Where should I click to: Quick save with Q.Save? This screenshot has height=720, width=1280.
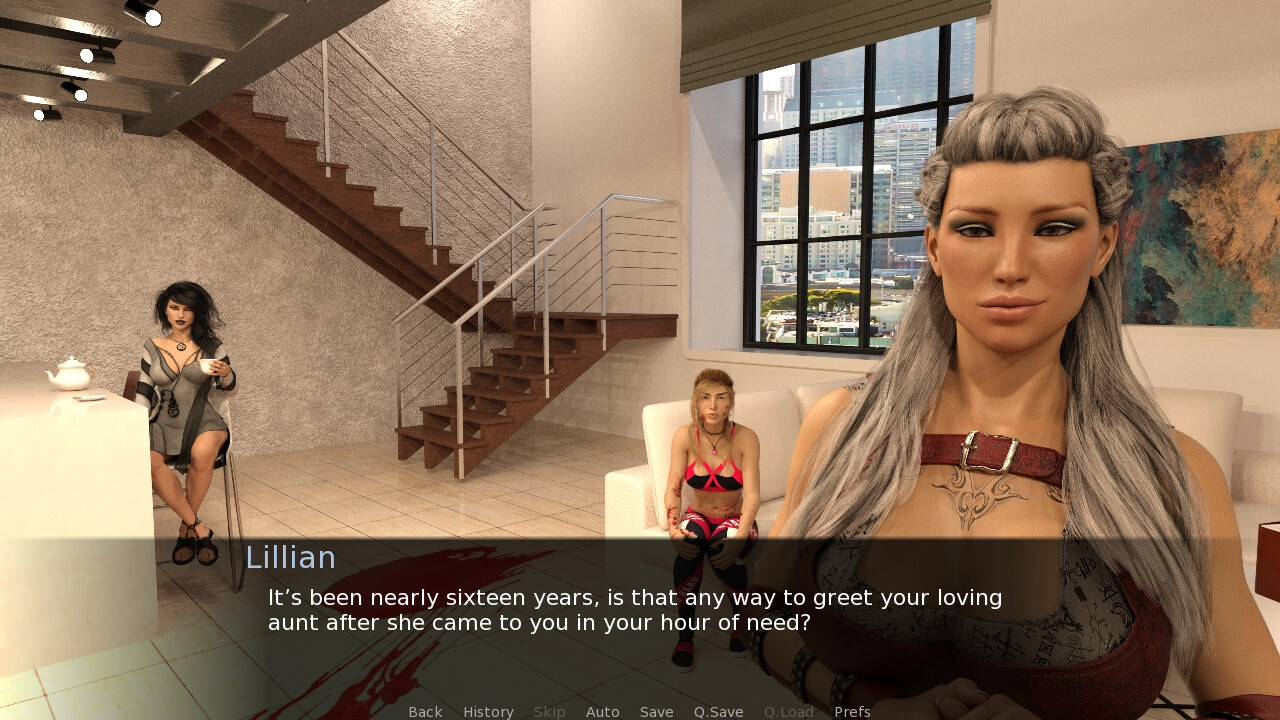[718, 712]
